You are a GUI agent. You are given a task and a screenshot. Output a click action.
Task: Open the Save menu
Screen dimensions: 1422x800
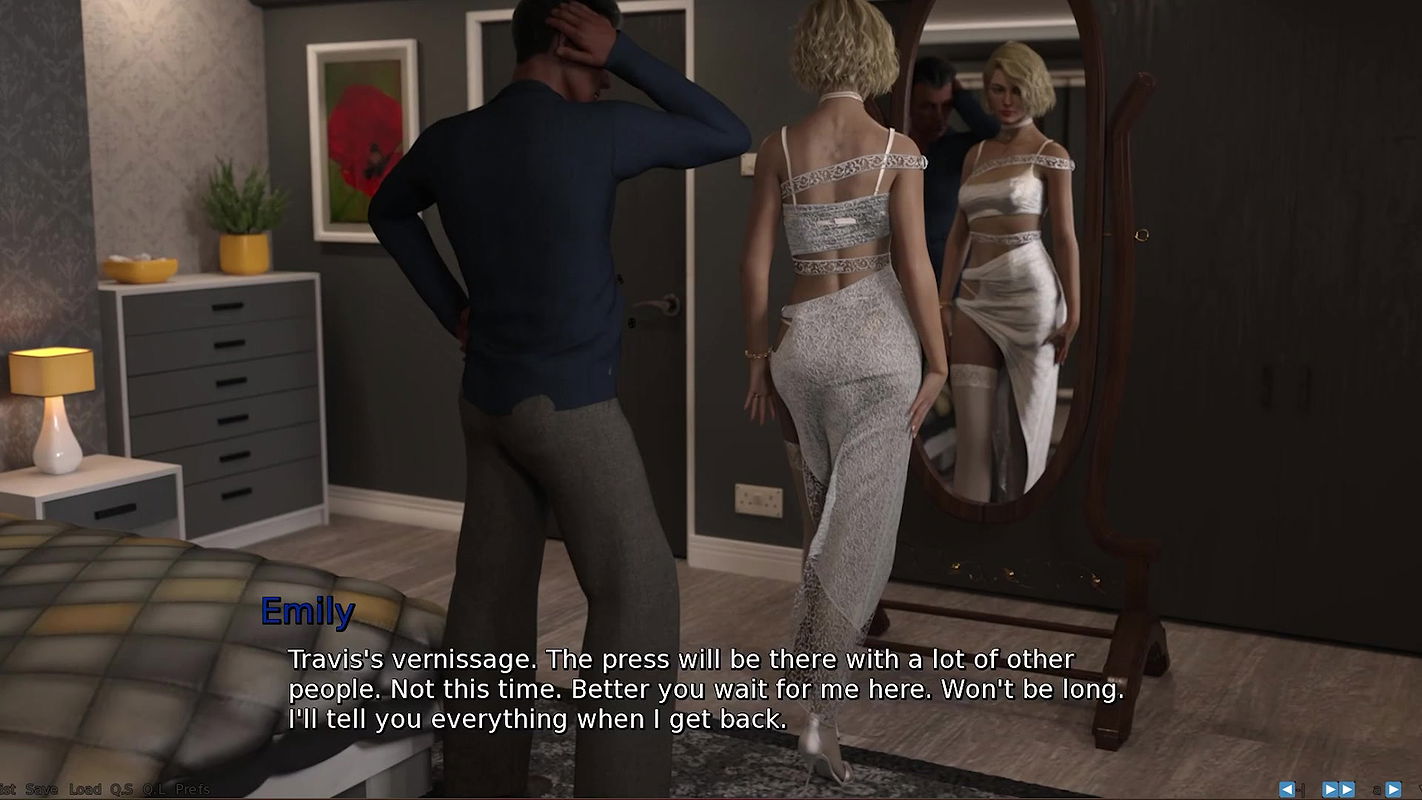[x=41, y=789]
